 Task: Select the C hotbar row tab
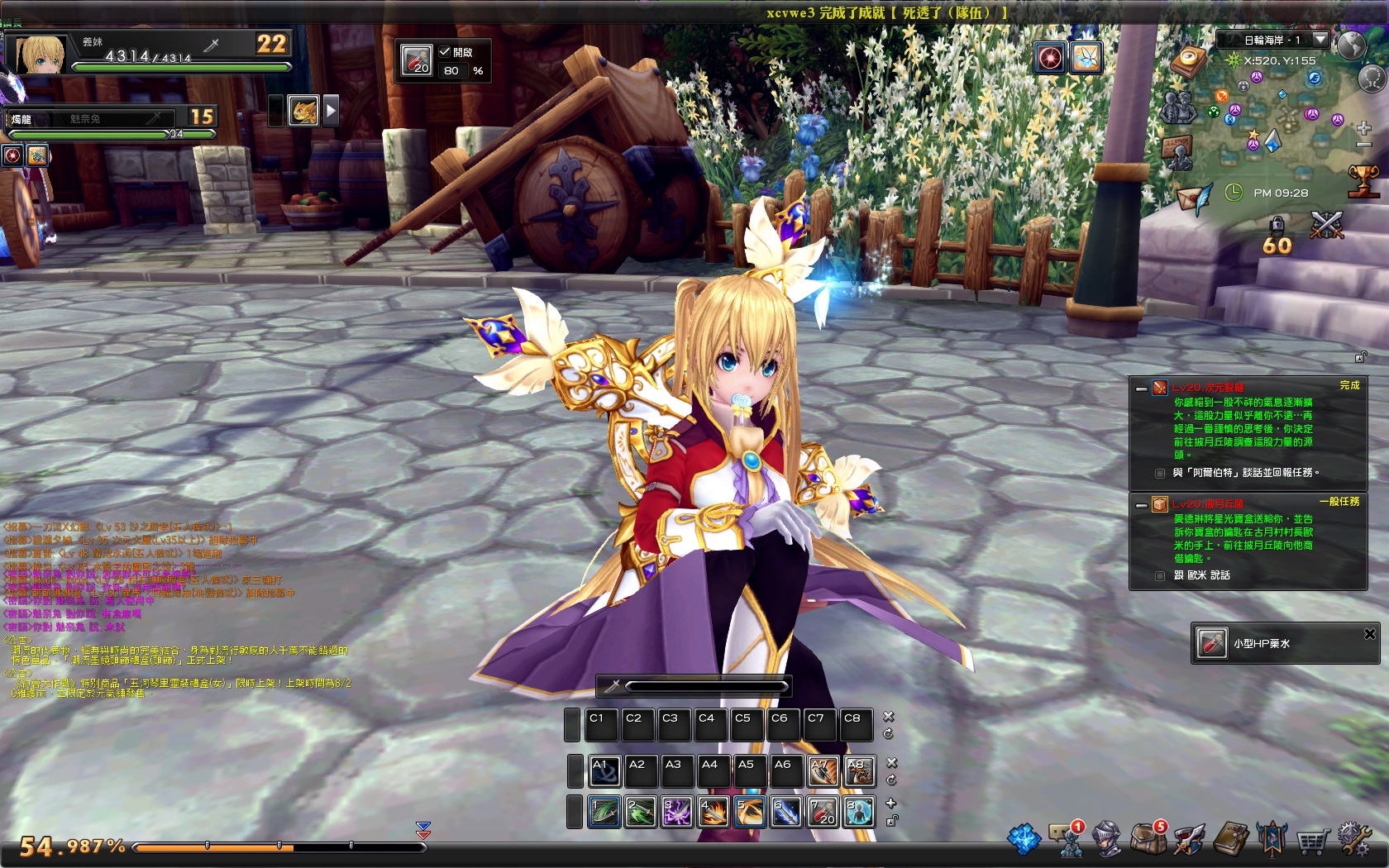pyautogui.click(x=571, y=723)
